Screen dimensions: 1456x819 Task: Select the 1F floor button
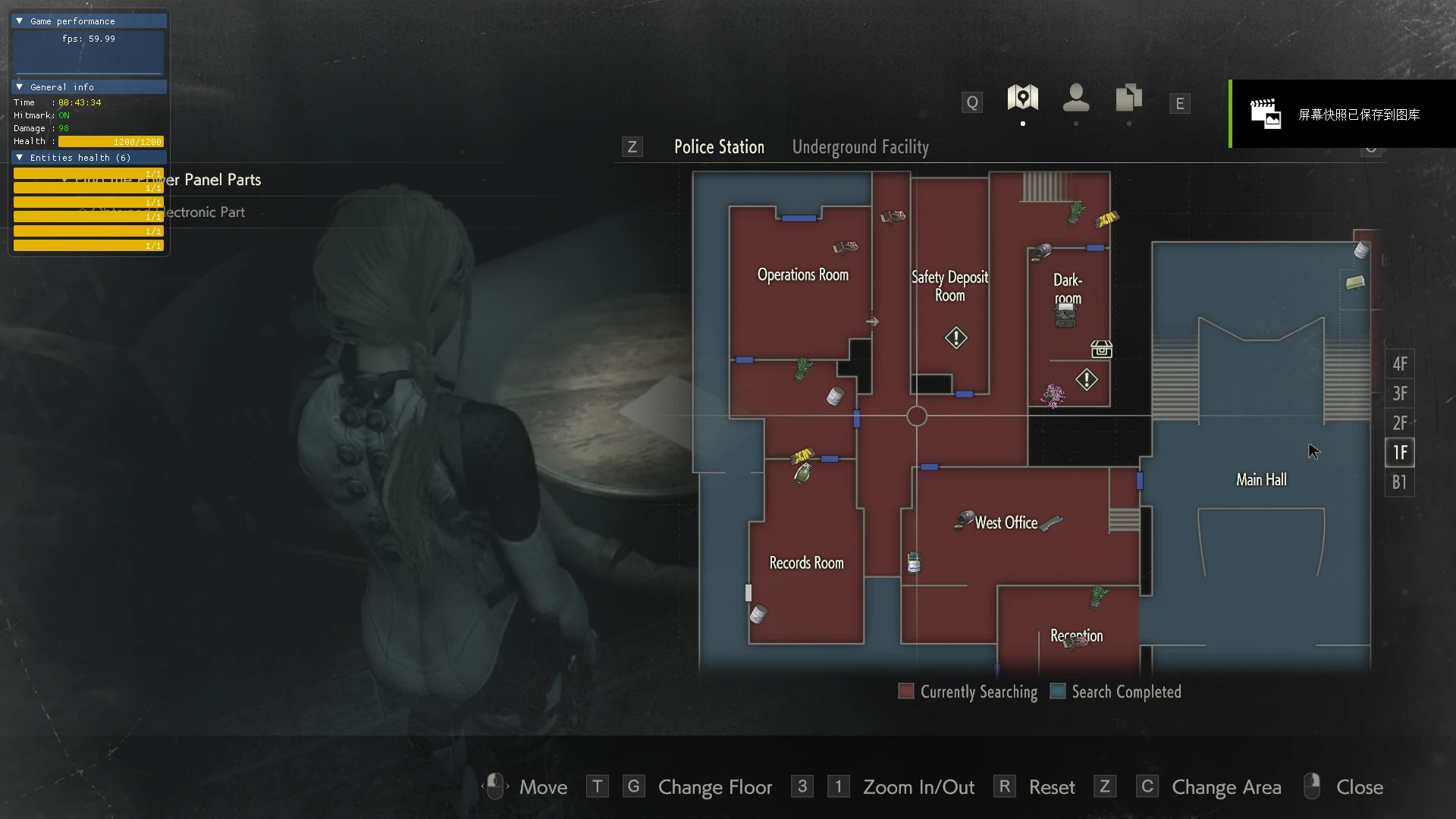pos(1399,453)
